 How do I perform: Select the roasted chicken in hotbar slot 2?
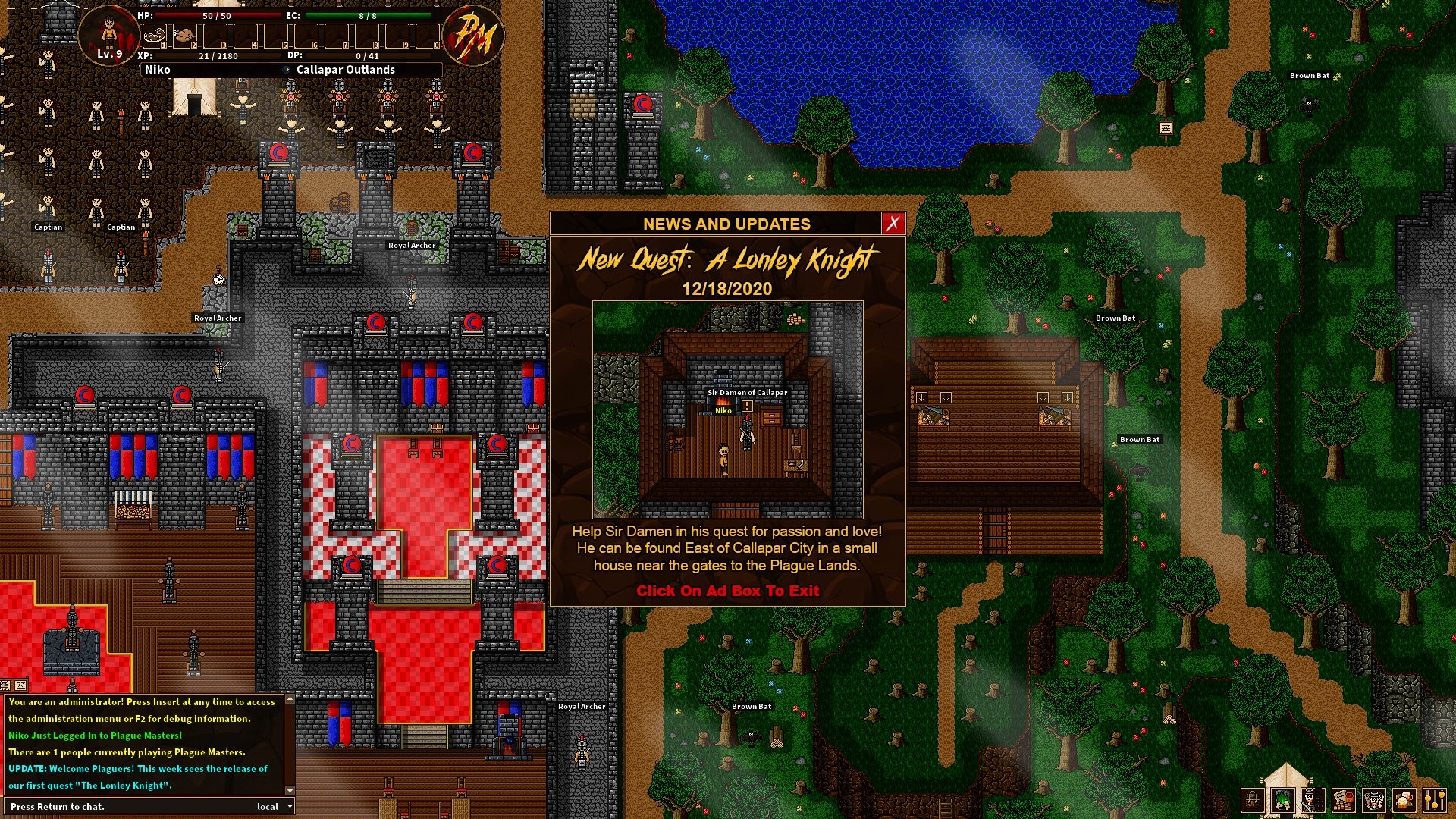click(x=184, y=36)
